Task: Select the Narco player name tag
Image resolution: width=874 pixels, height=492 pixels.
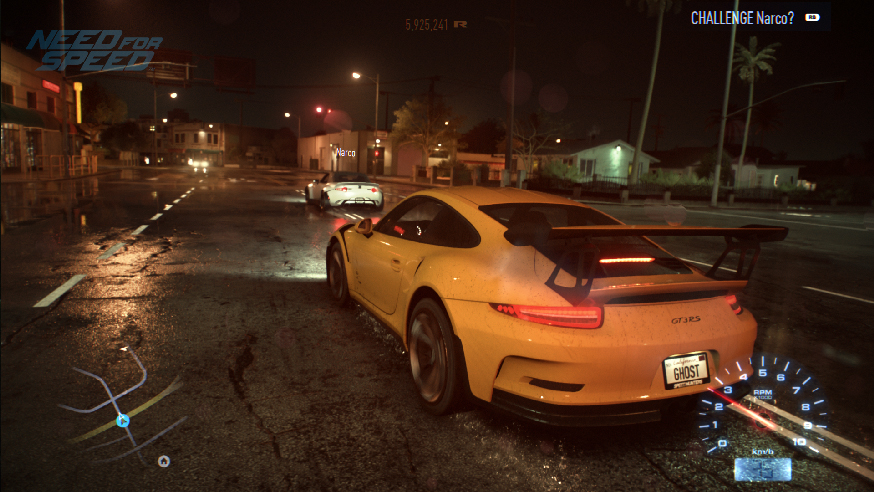Action: [x=346, y=153]
